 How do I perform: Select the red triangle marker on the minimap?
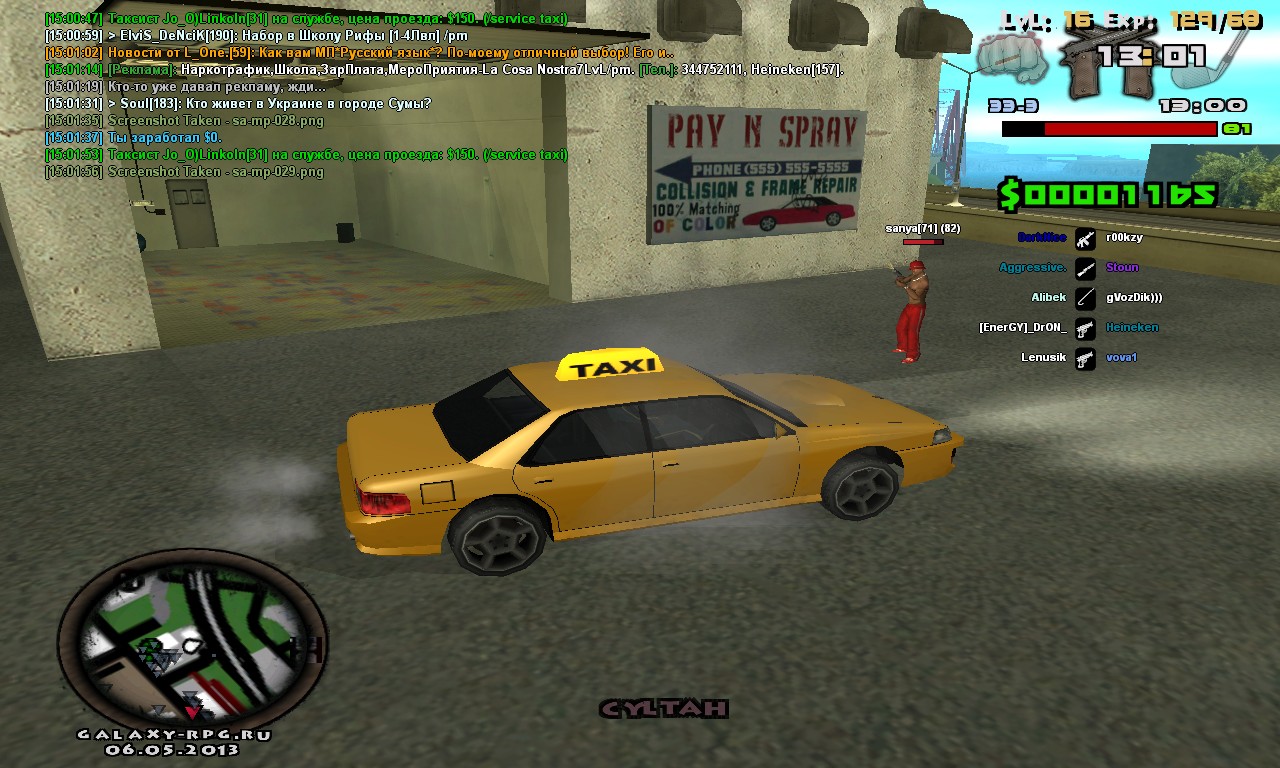pyautogui.click(x=192, y=712)
